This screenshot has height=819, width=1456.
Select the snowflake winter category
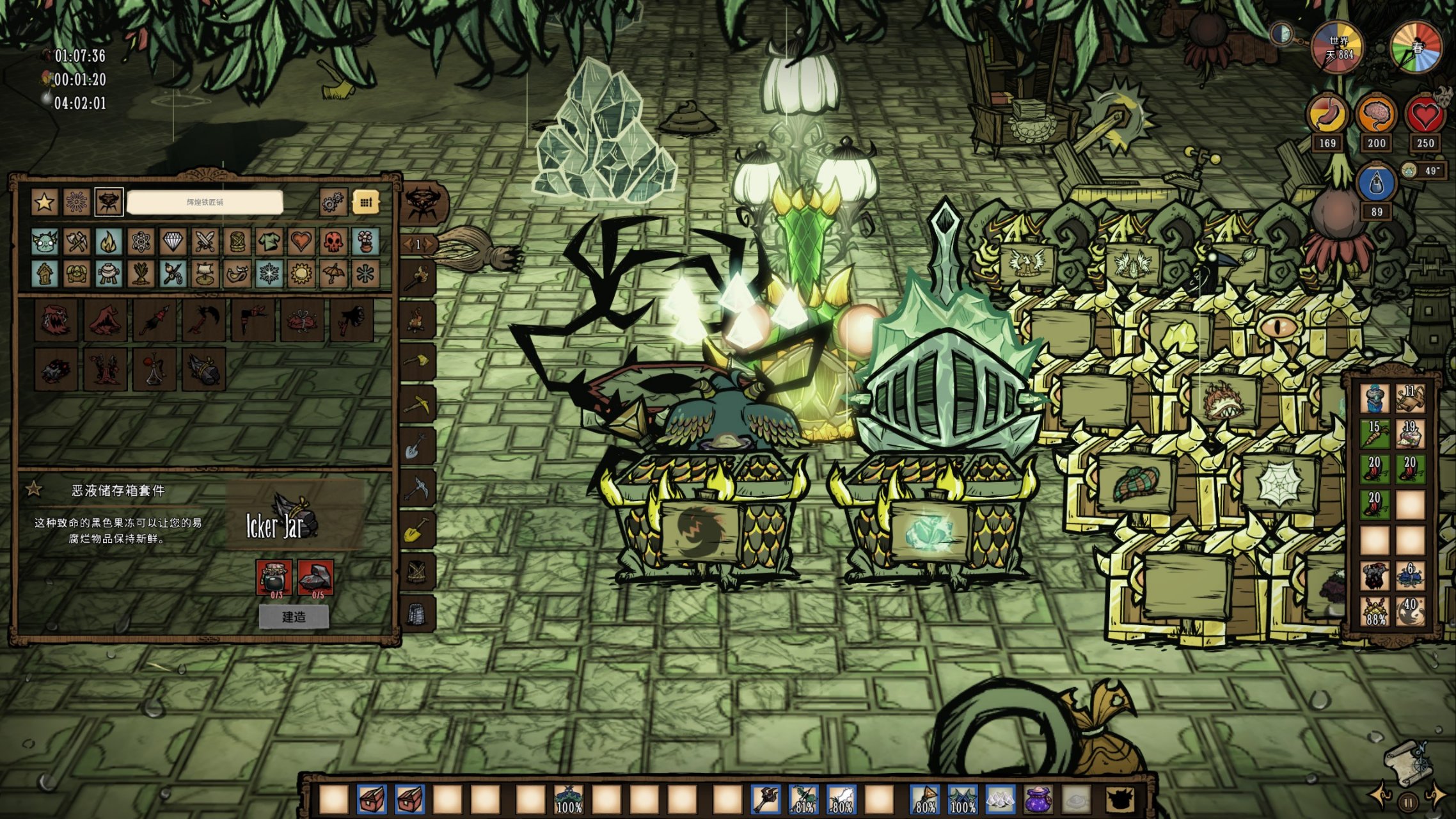[x=269, y=274]
